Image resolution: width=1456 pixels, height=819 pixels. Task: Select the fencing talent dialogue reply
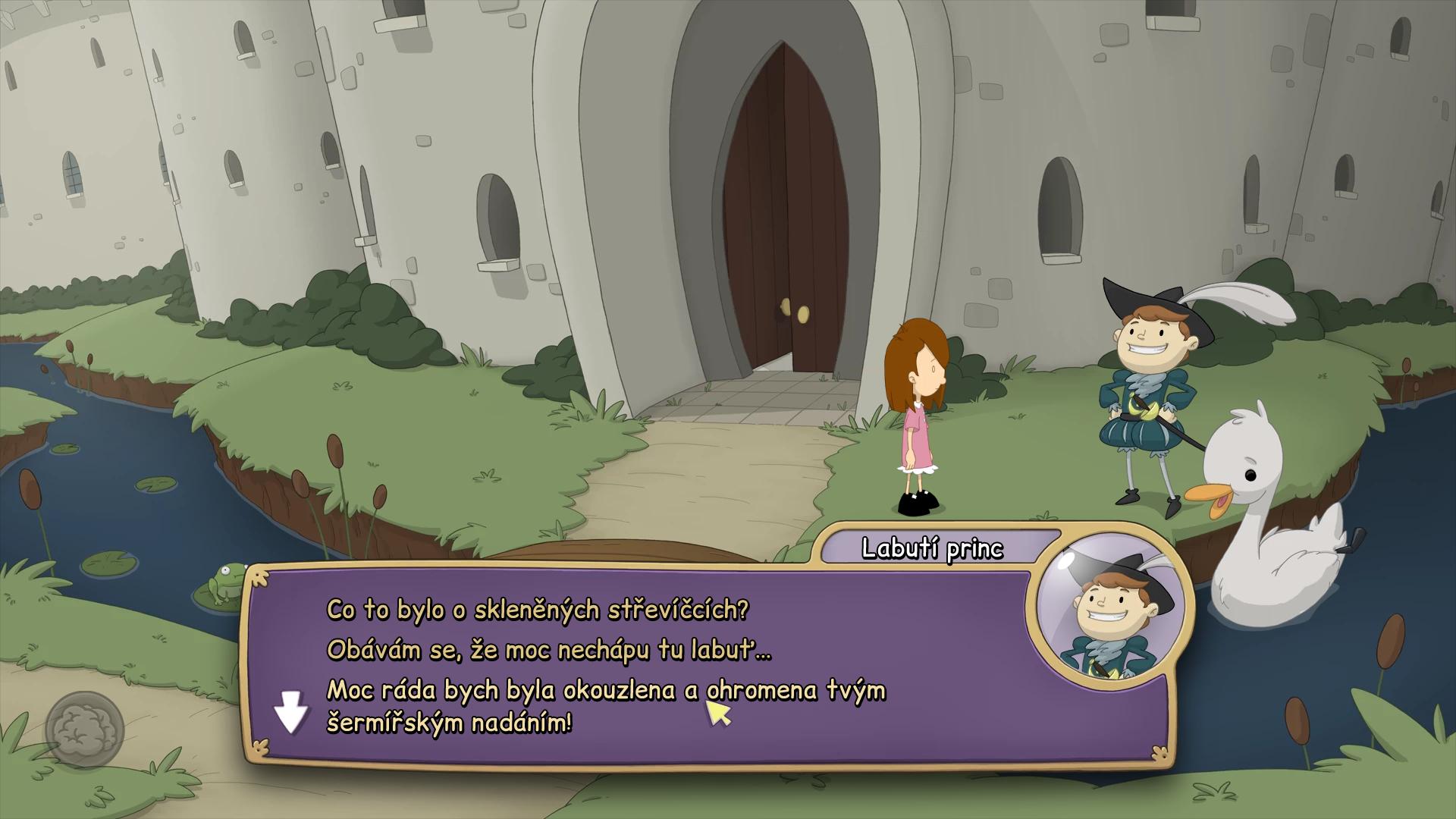[x=605, y=706]
